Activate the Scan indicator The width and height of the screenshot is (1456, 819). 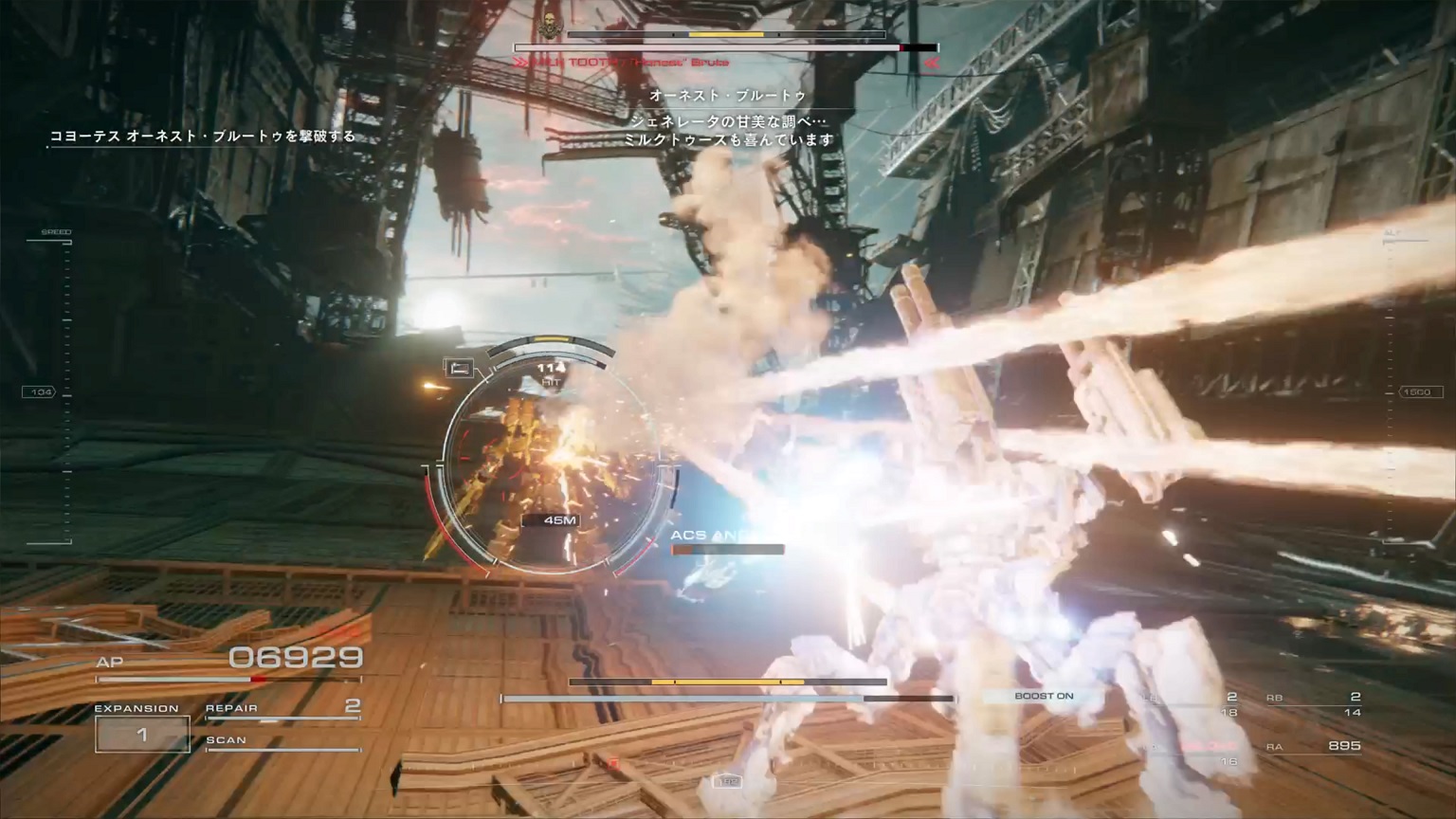point(282,741)
